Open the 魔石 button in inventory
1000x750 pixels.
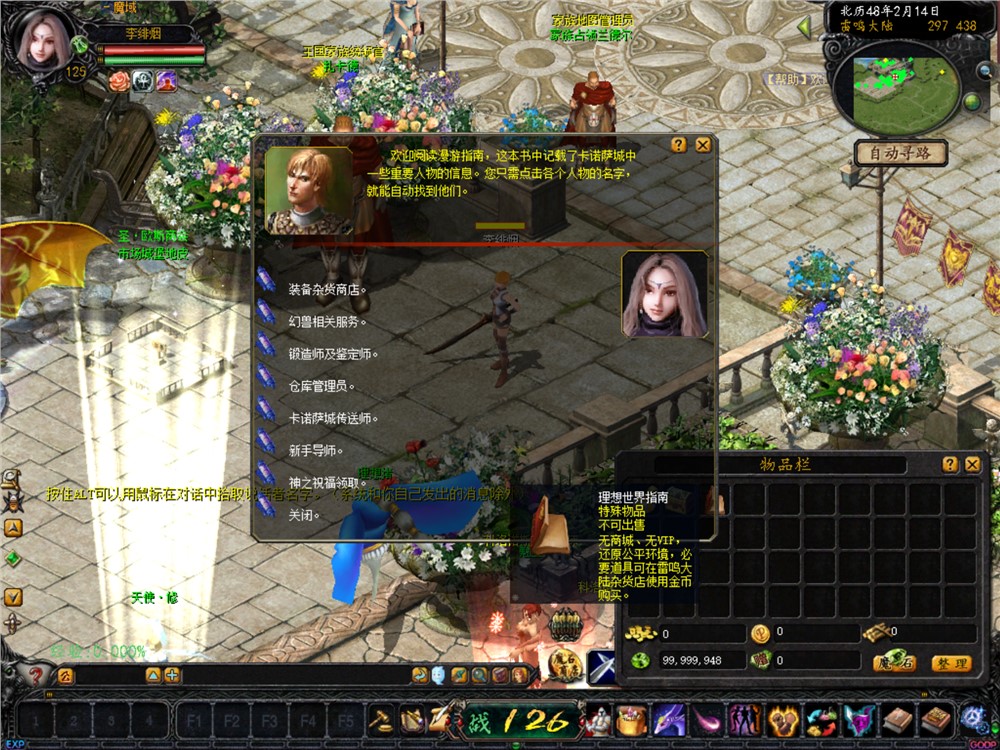pos(895,663)
